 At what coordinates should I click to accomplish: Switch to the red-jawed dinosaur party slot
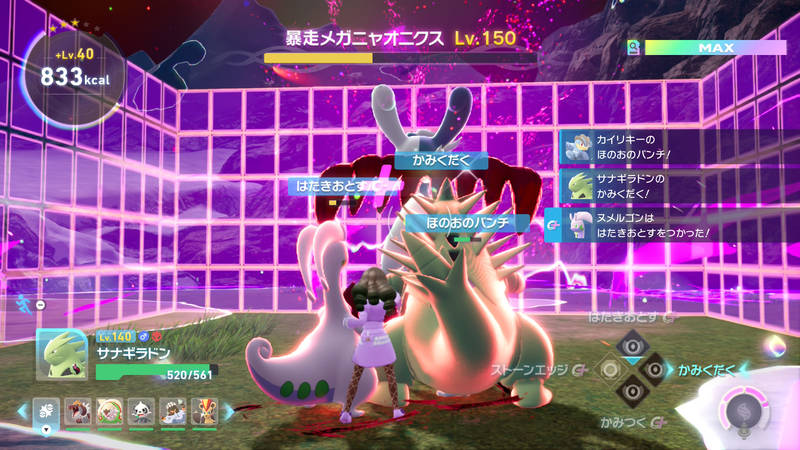78,411
